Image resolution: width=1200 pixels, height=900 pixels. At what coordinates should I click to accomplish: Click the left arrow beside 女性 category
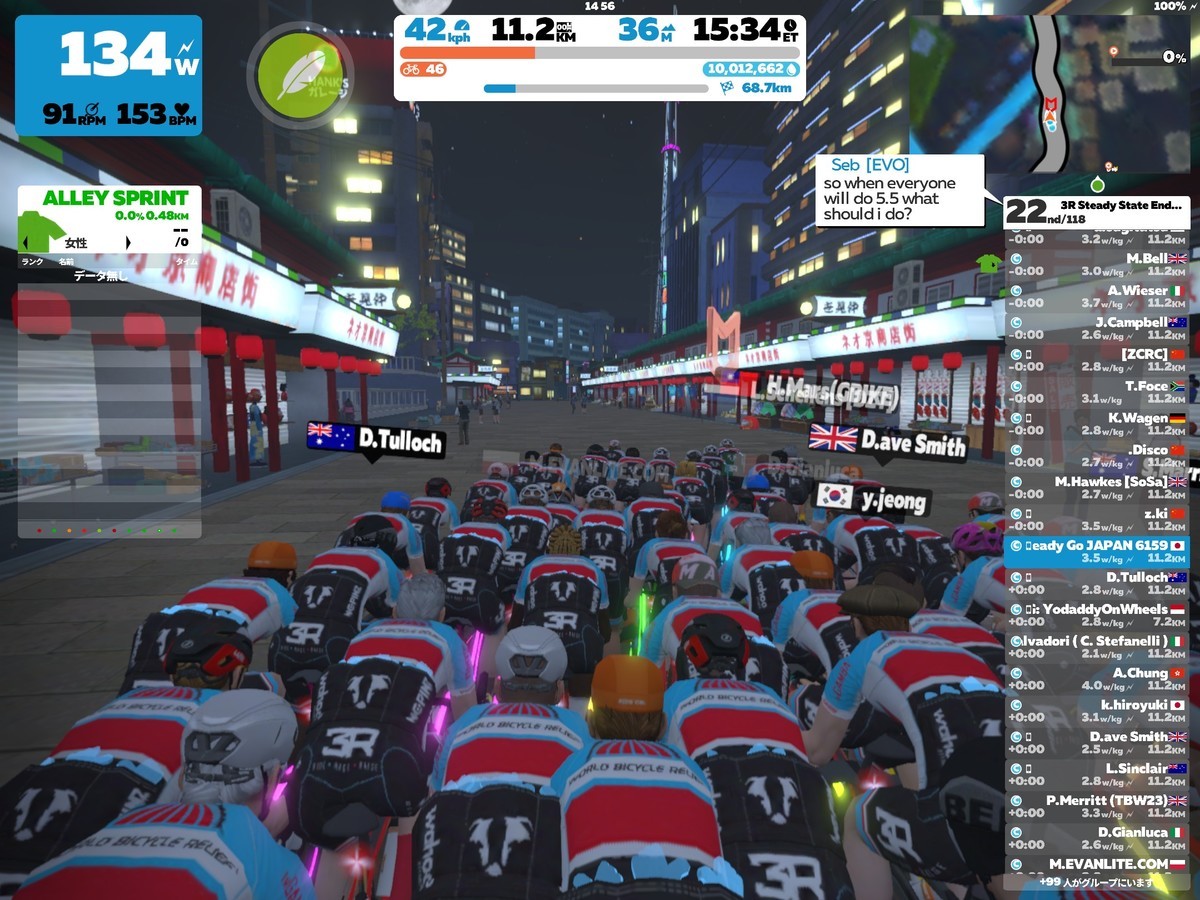pos(24,243)
